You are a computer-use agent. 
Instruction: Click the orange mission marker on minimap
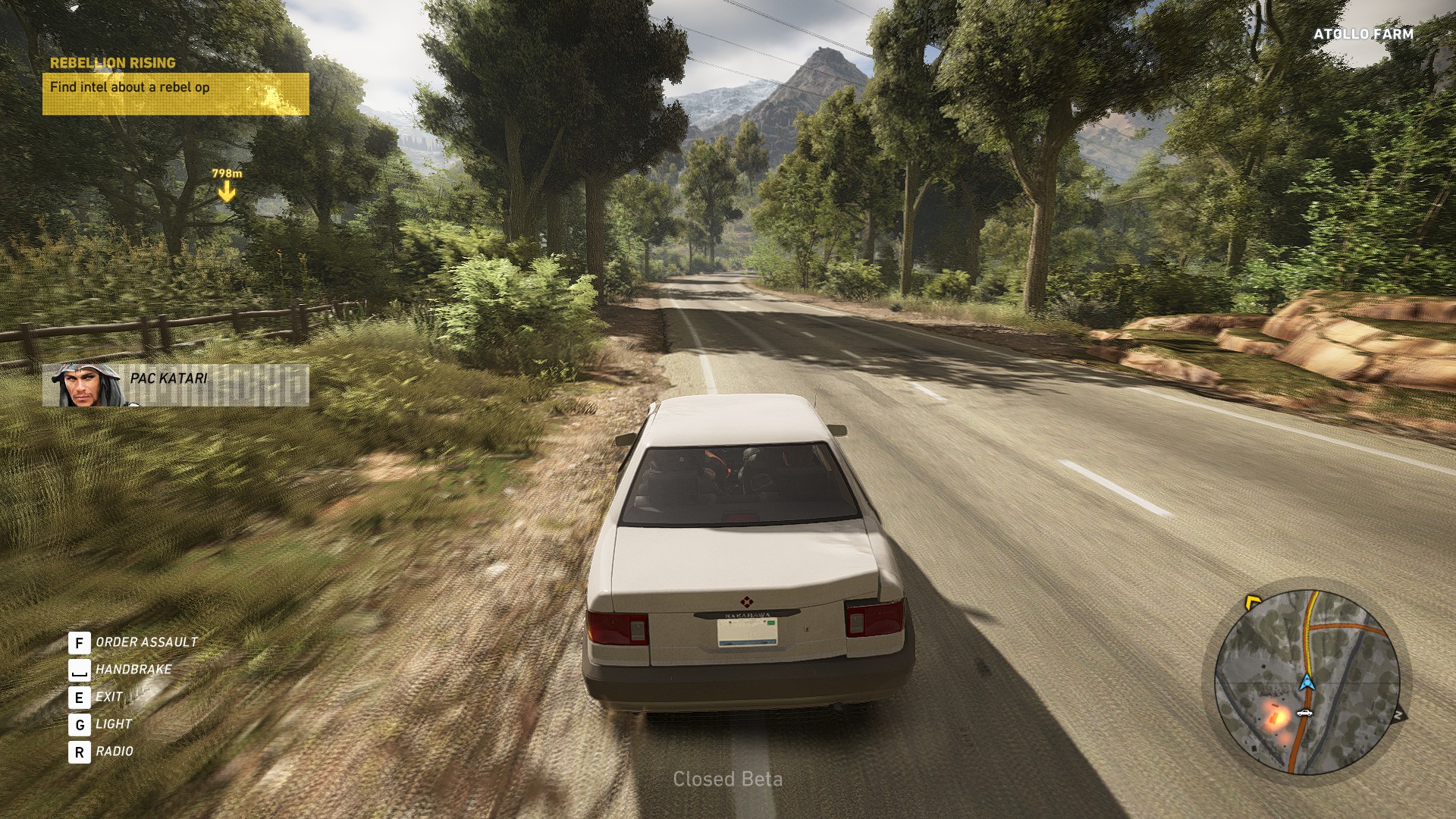coord(1276,714)
